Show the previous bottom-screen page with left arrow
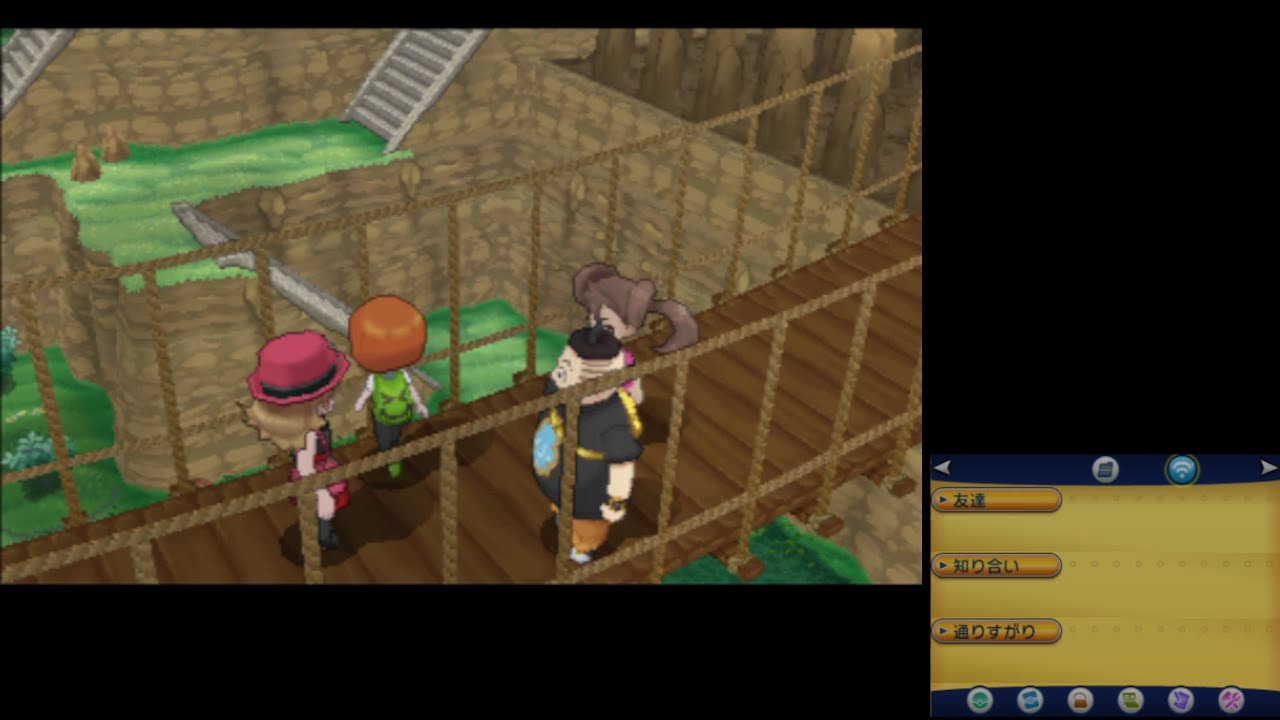1280x720 pixels. pyautogui.click(x=942, y=468)
